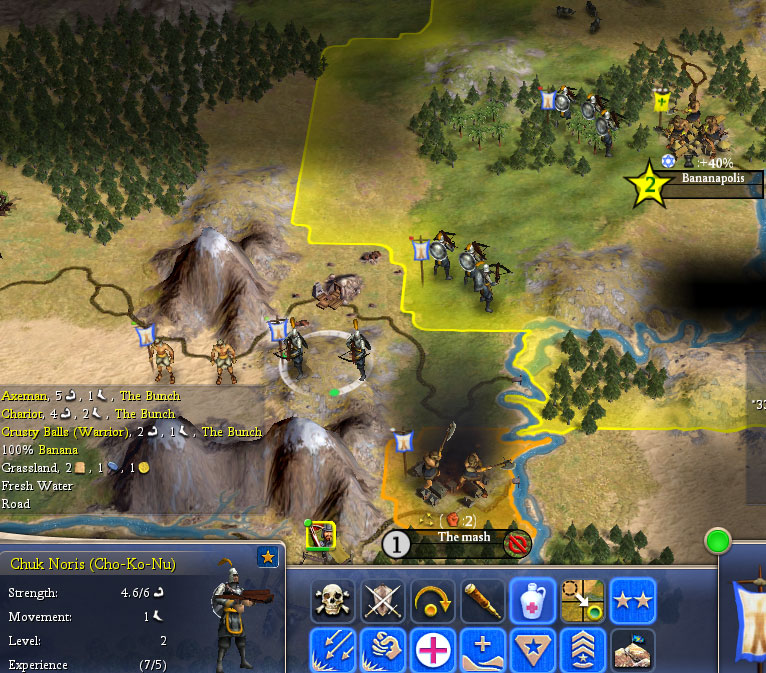The image size is (766, 673).
Task: Select the clenched fist promotion
Action: pos(384,649)
